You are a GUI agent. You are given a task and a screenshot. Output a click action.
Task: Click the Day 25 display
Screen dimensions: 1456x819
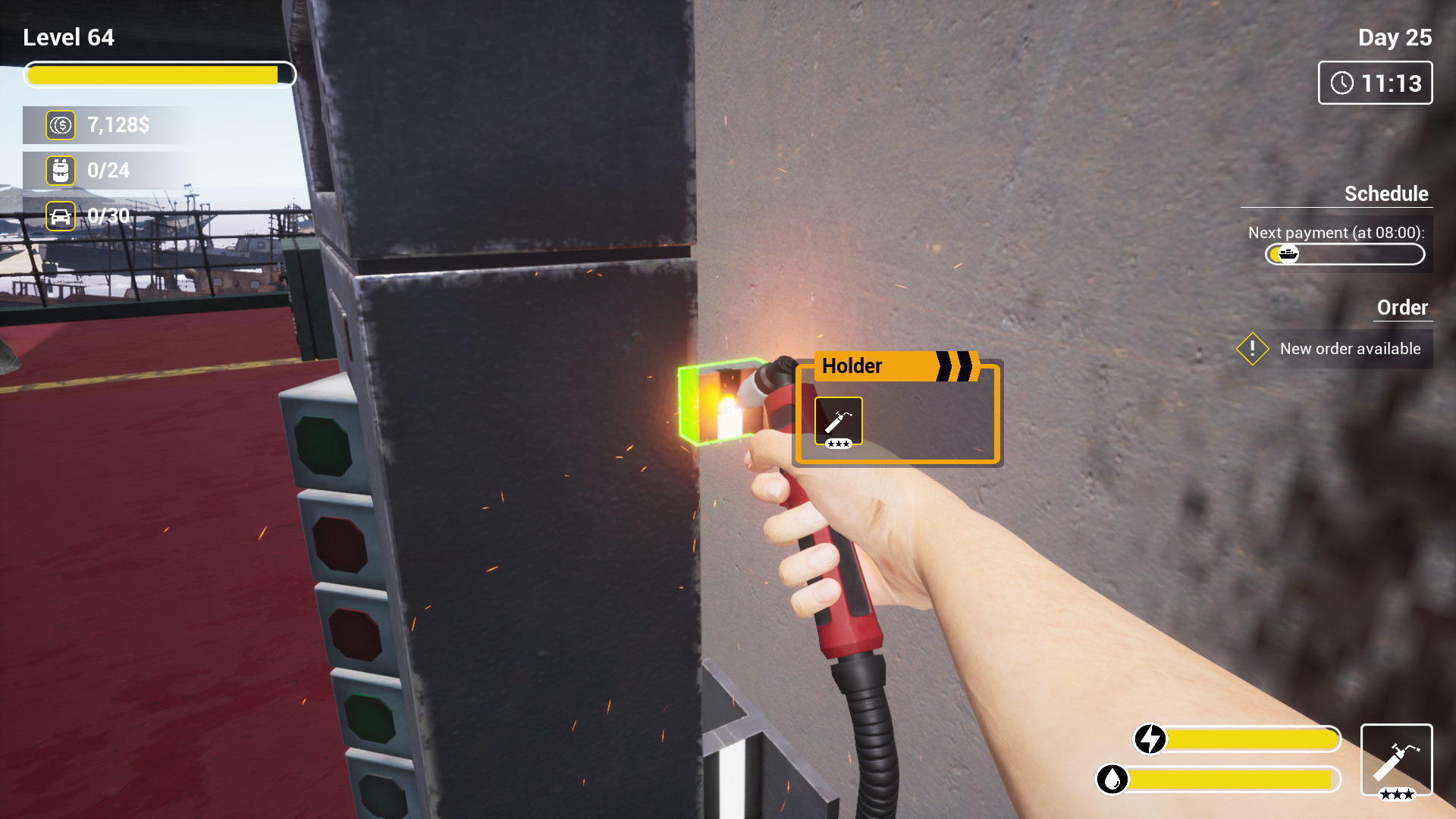(1396, 36)
